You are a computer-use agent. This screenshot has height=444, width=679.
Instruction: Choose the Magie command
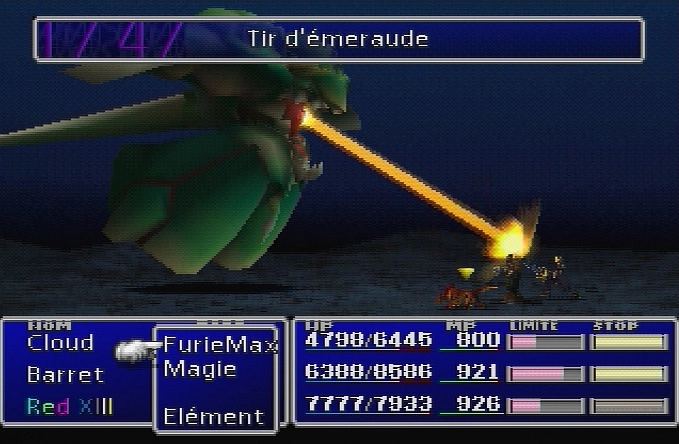tap(200, 369)
